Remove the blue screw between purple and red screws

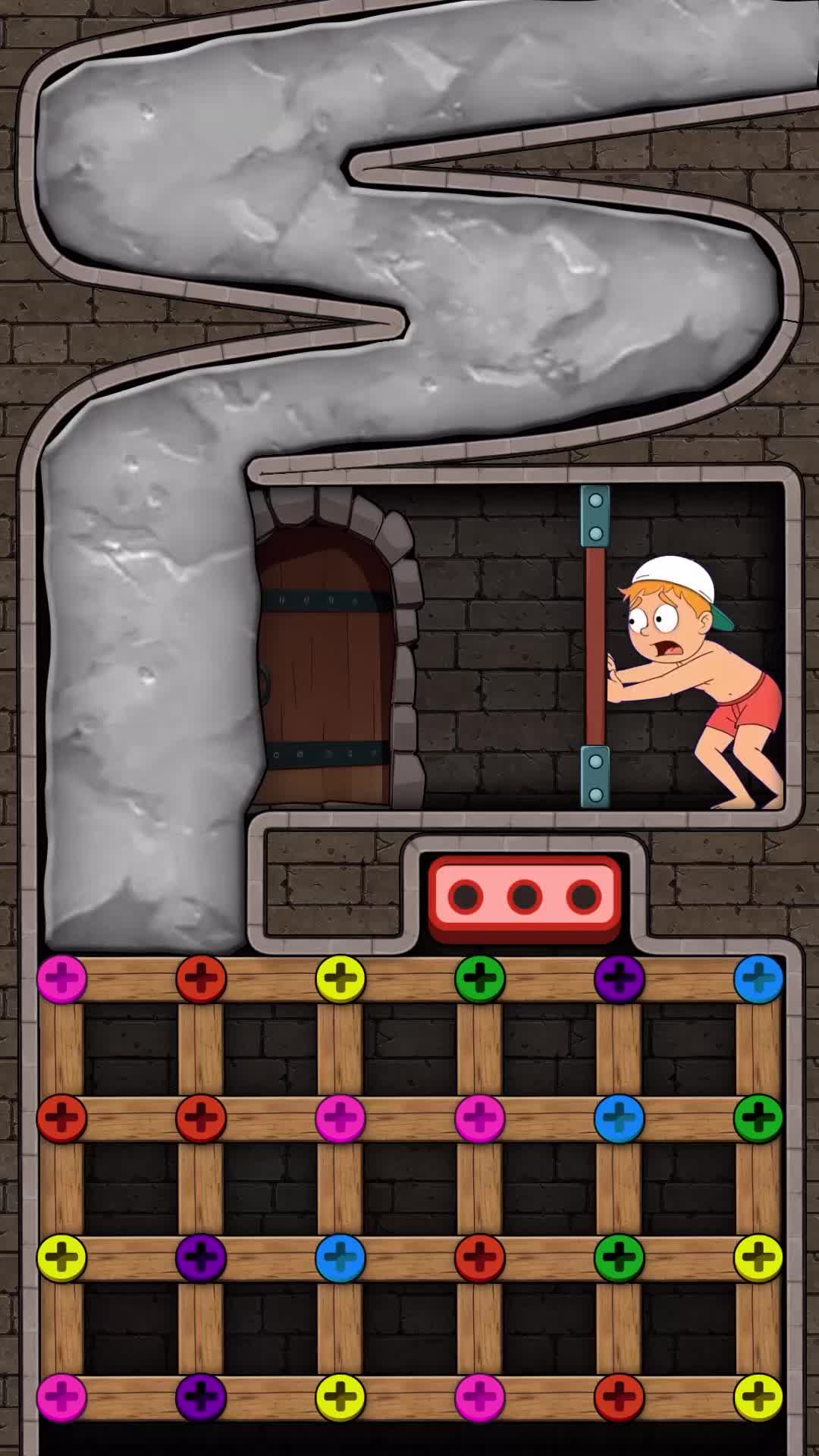(x=340, y=1257)
